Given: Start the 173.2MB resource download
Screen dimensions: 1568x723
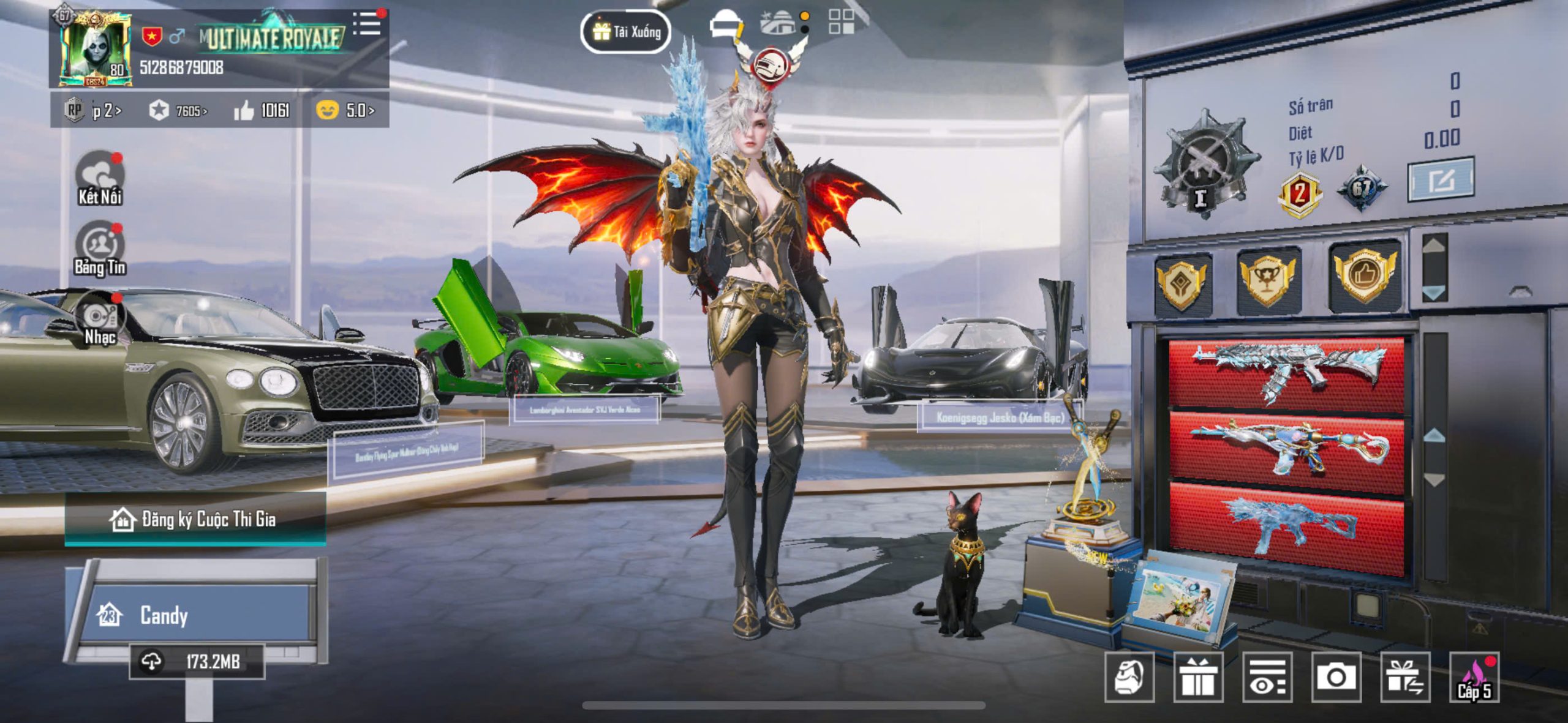Looking at the screenshot, I should (196, 662).
